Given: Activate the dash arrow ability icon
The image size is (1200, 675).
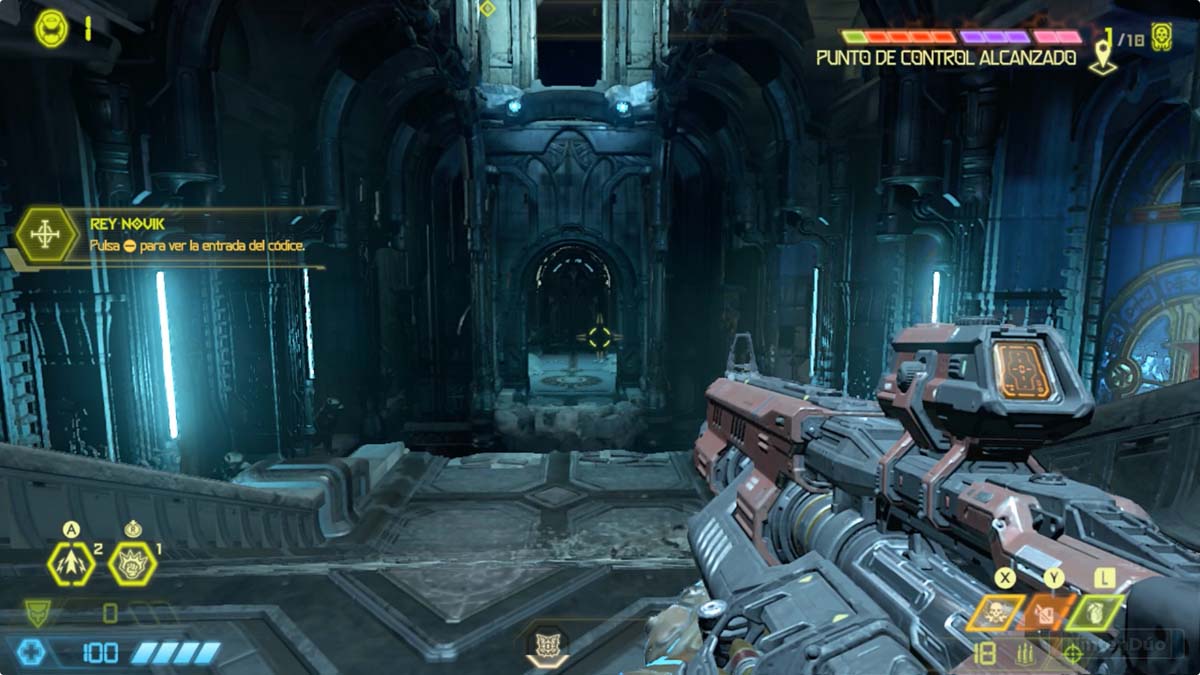Looking at the screenshot, I should (x=71, y=565).
